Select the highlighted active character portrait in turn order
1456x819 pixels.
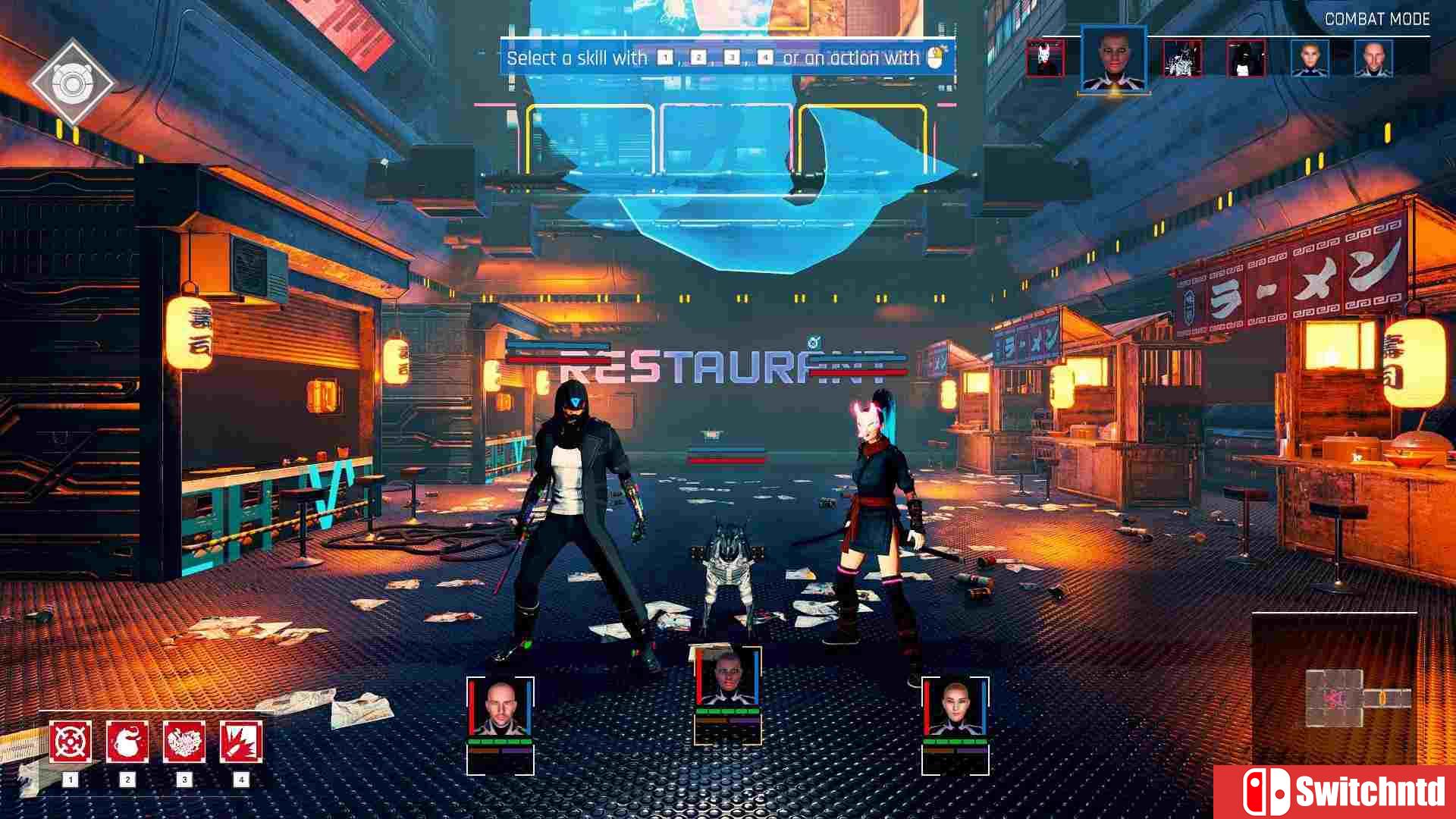[1114, 61]
